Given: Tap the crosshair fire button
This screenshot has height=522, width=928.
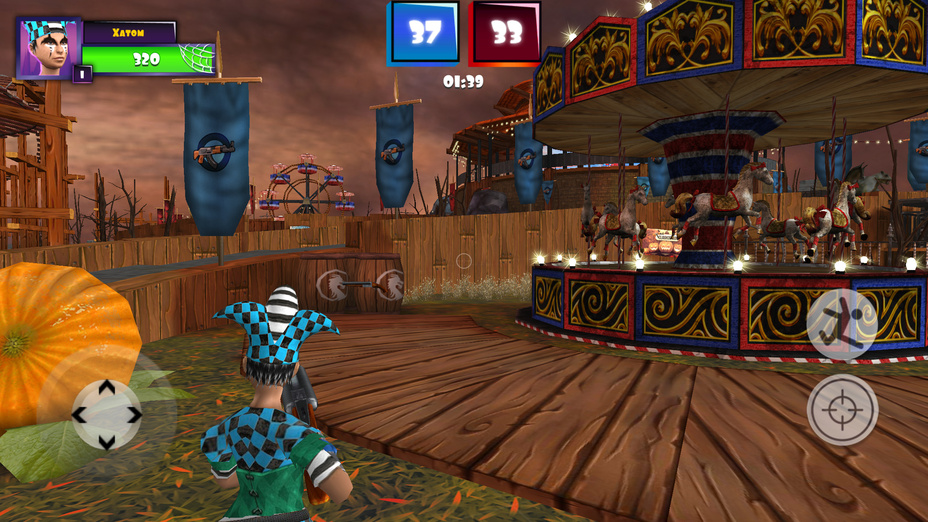Looking at the screenshot, I should click(x=842, y=409).
